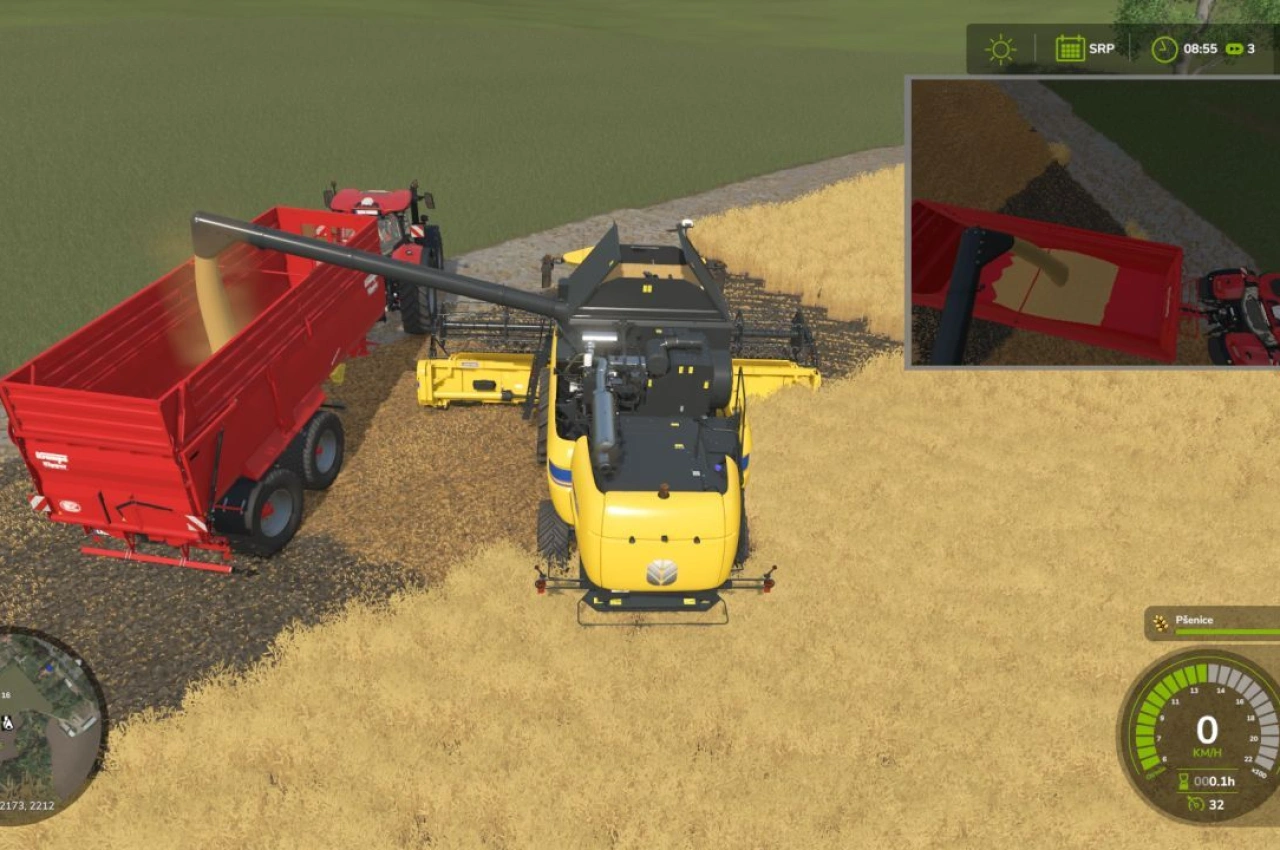This screenshot has width=1280, height=850.
Task: Click the clock icon beside 08:55
Action: click(x=1162, y=47)
